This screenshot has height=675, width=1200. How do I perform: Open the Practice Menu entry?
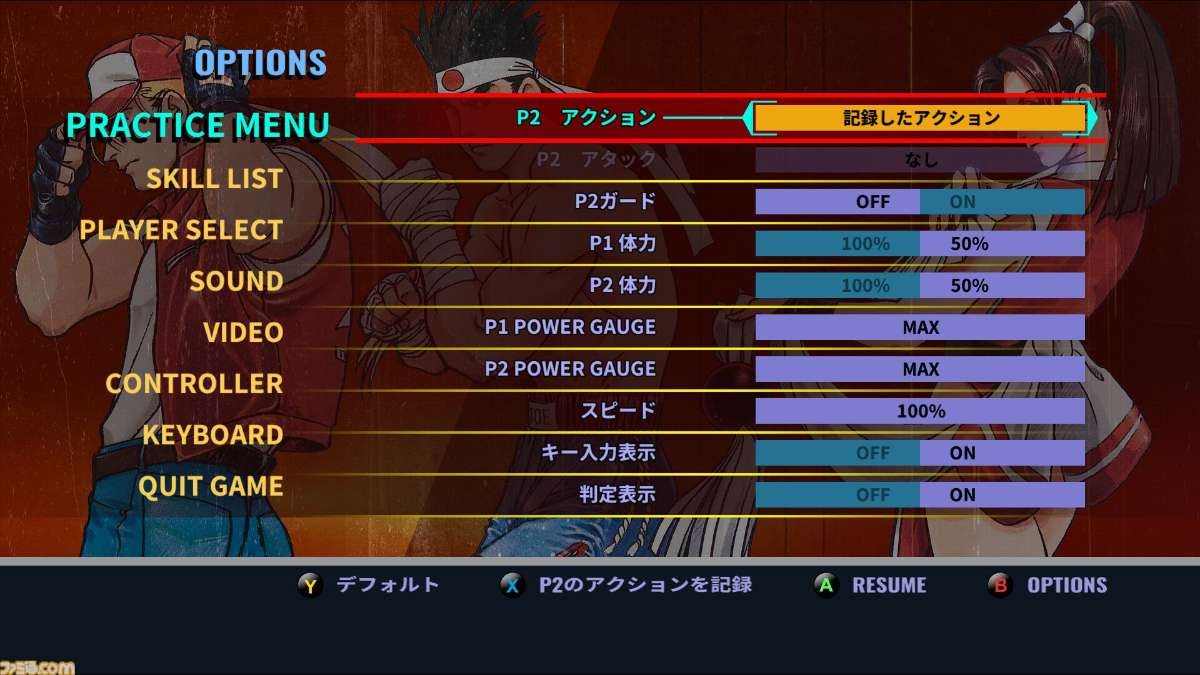point(197,125)
